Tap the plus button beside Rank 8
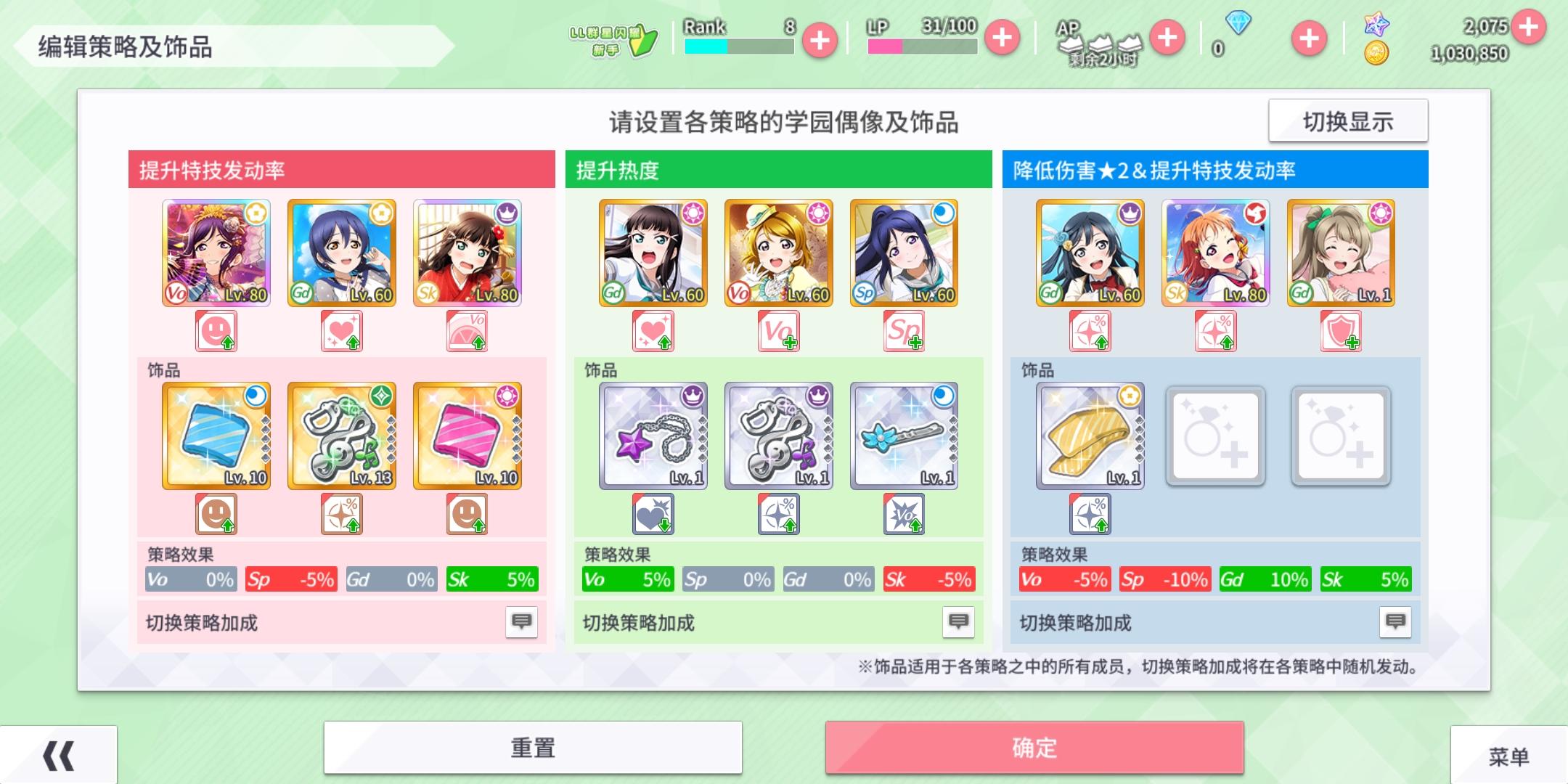 820,40
